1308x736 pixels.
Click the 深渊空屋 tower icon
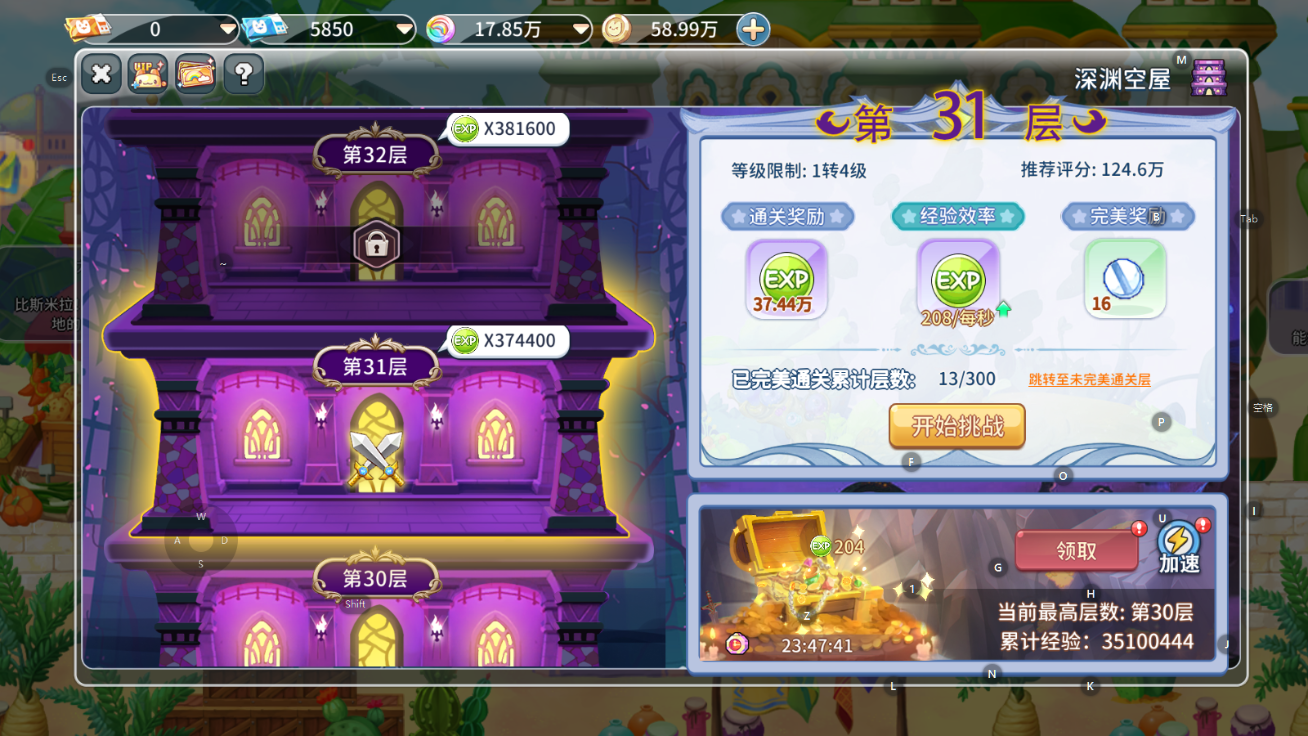tap(1207, 76)
